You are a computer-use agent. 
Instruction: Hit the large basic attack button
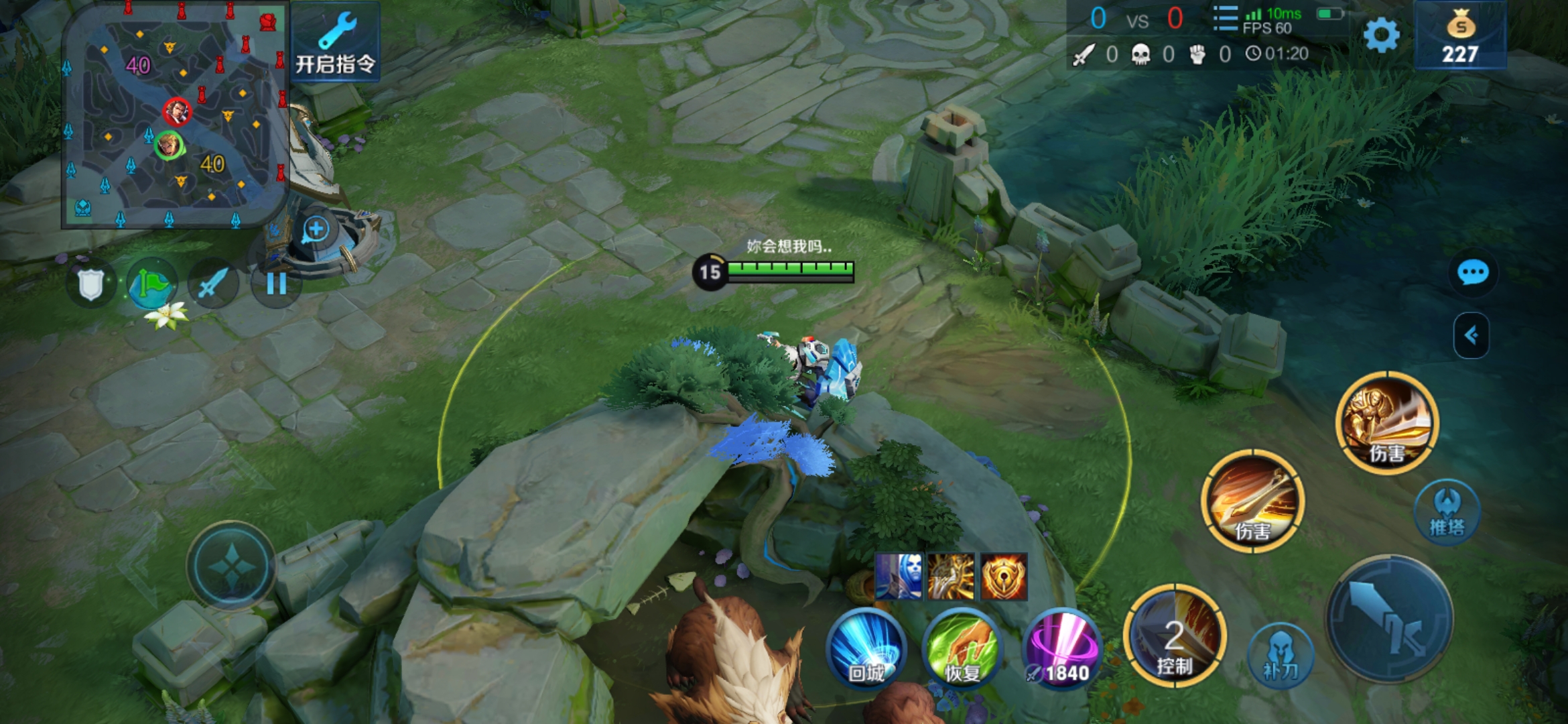(x=1389, y=619)
